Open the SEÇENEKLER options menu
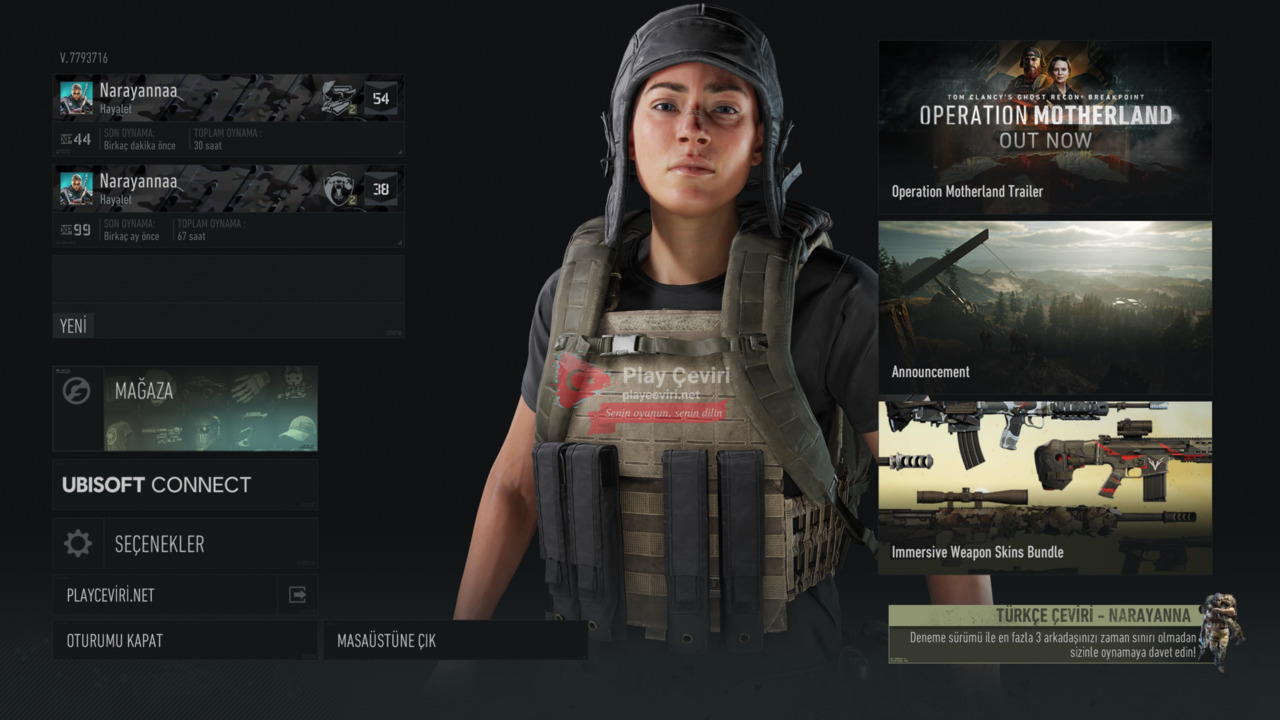This screenshot has height=720, width=1280. (x=185, y=544)
